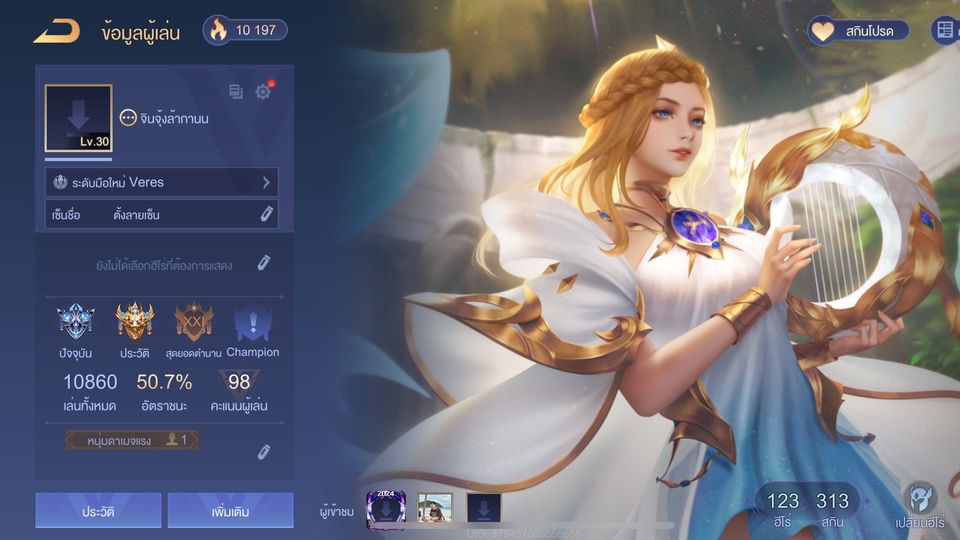Edit the signature with the pencil icon
Viewport: 960px width, 540px height.
click(x=266, y=214)
